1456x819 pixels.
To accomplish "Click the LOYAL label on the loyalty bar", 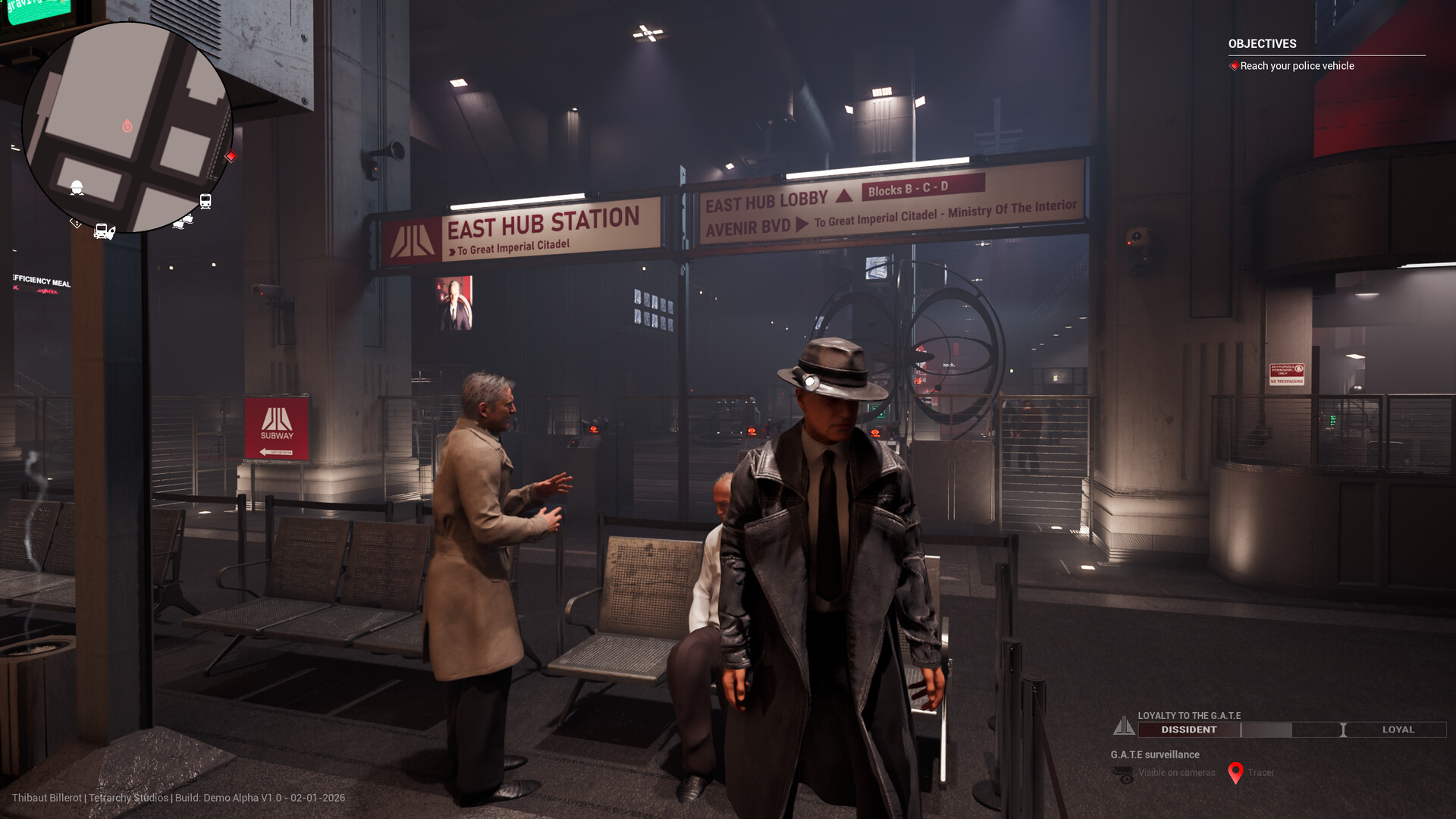I will pyautogui.click(x=1399, y=730).
